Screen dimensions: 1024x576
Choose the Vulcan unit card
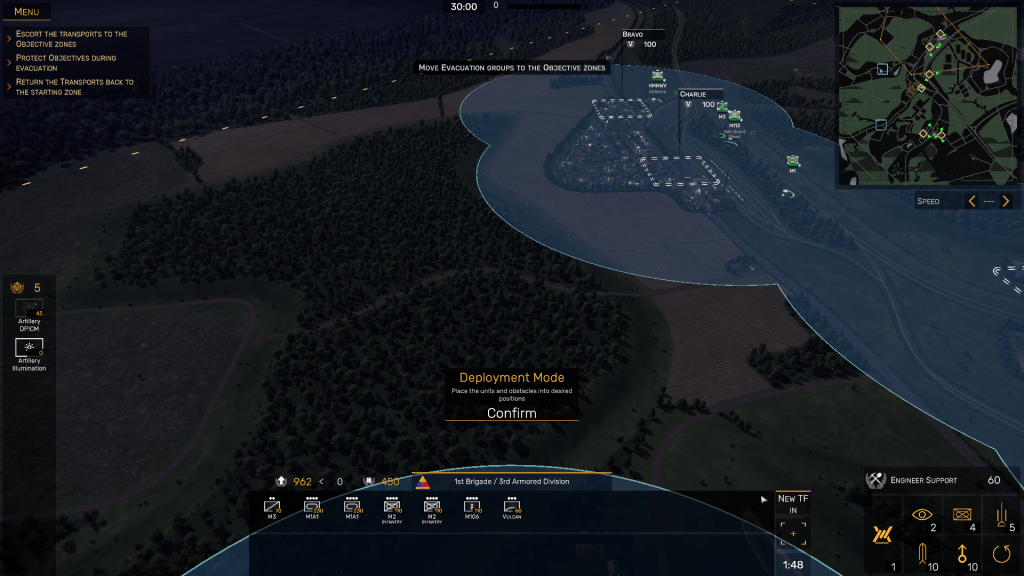point(511,508)
